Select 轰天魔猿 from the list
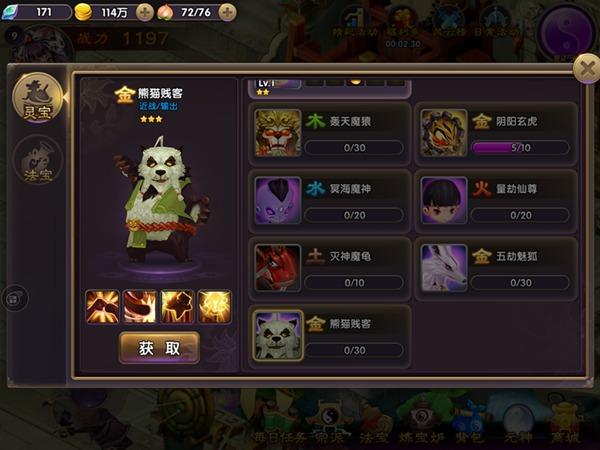Viewport: 600px width, 450px height. (x=329, y=133)
